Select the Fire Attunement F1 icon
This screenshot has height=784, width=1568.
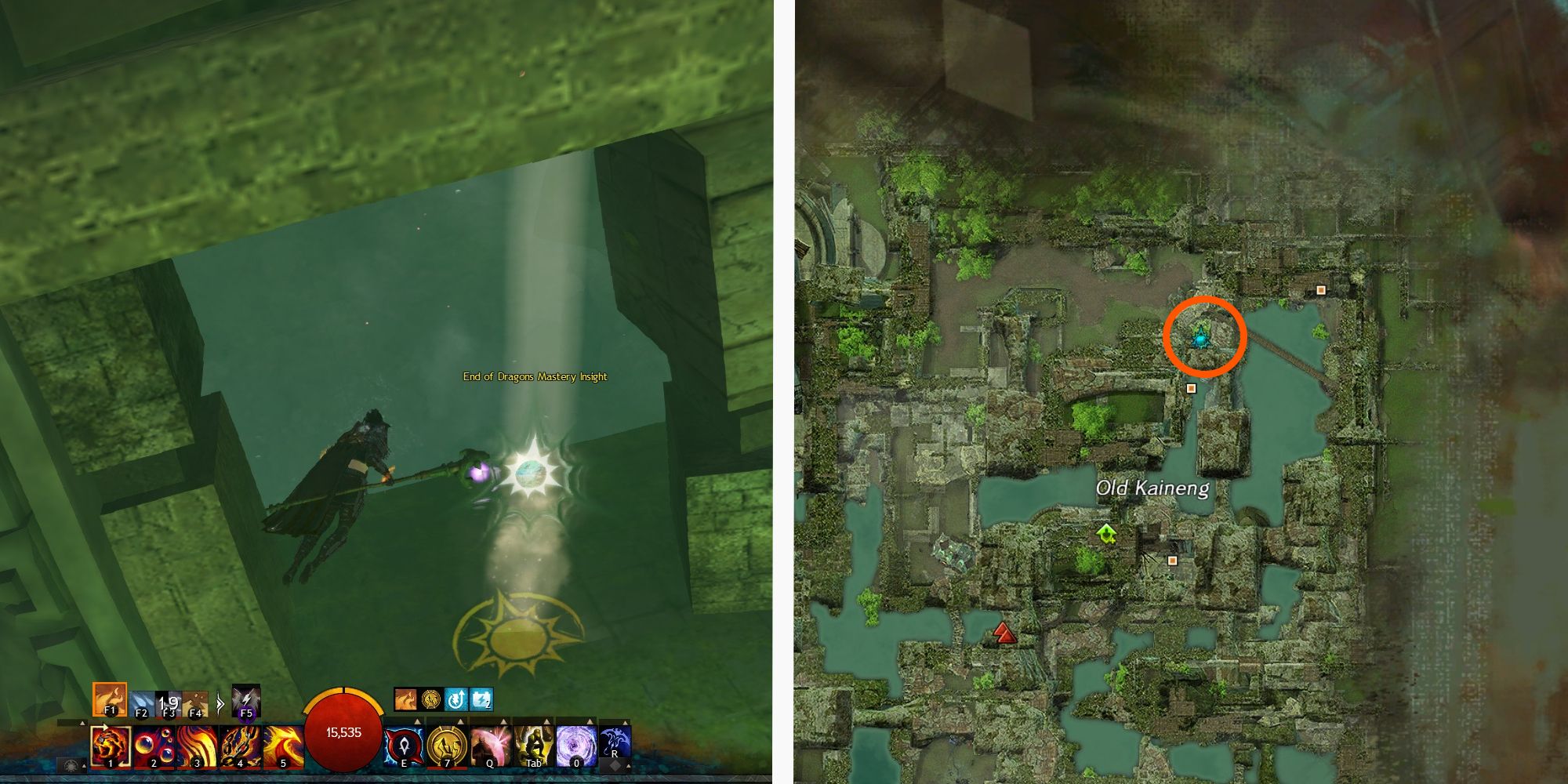click(x=108, y=699)
